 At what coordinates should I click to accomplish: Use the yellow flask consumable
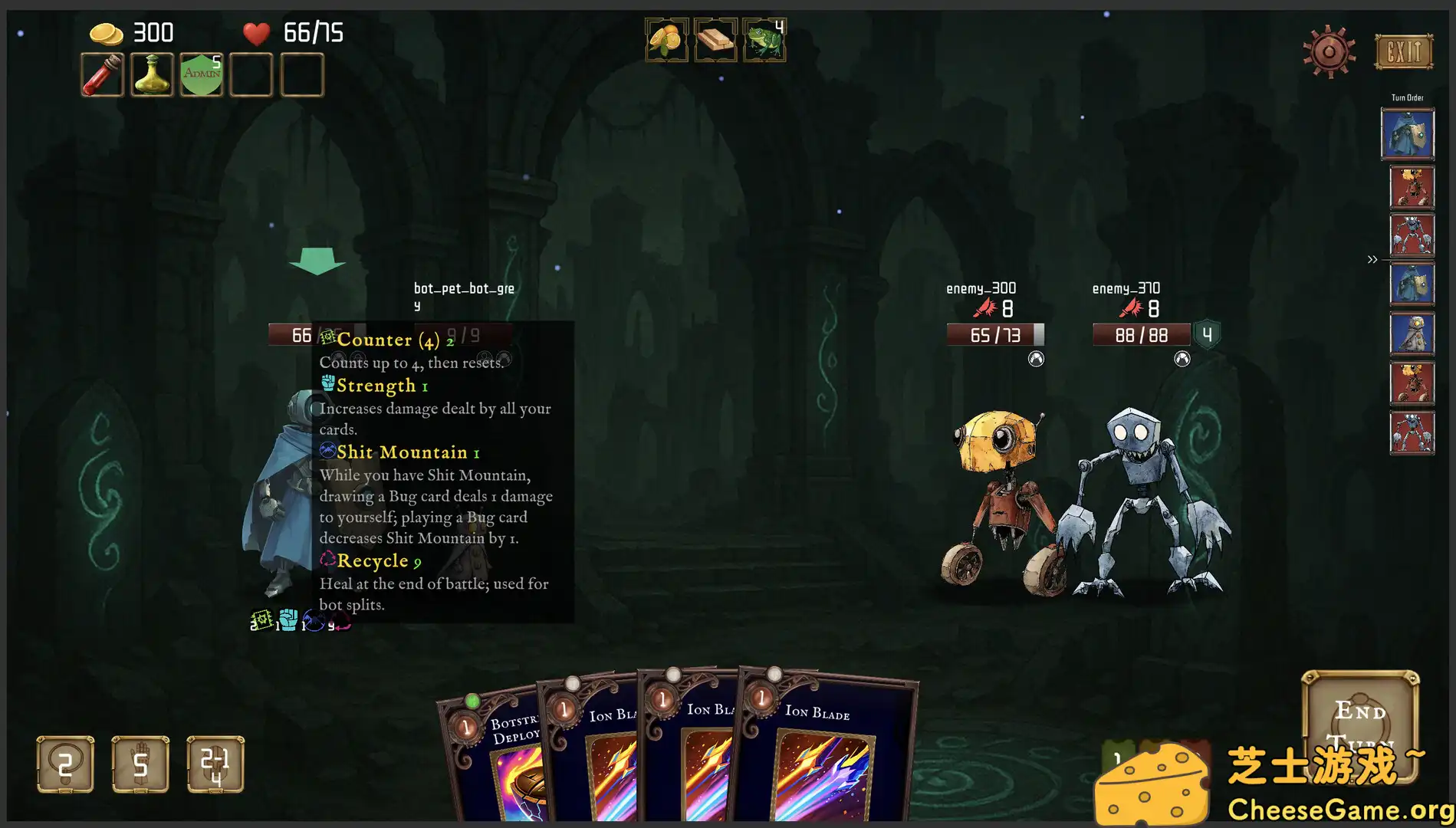(151, 76)
